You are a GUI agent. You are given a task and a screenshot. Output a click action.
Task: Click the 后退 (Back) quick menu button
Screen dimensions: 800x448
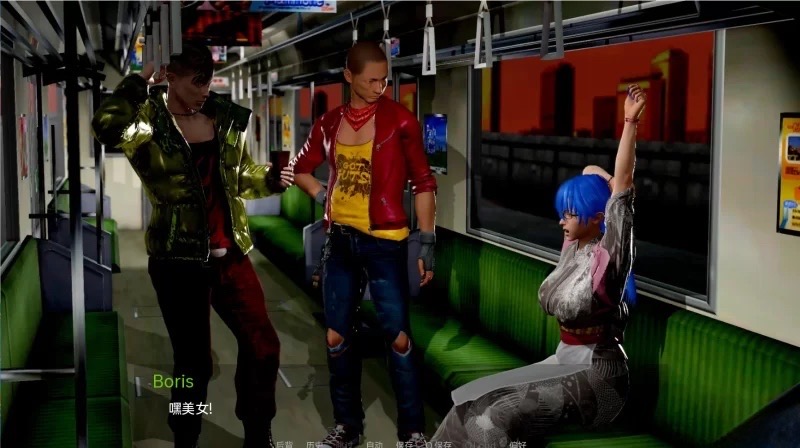283,444
